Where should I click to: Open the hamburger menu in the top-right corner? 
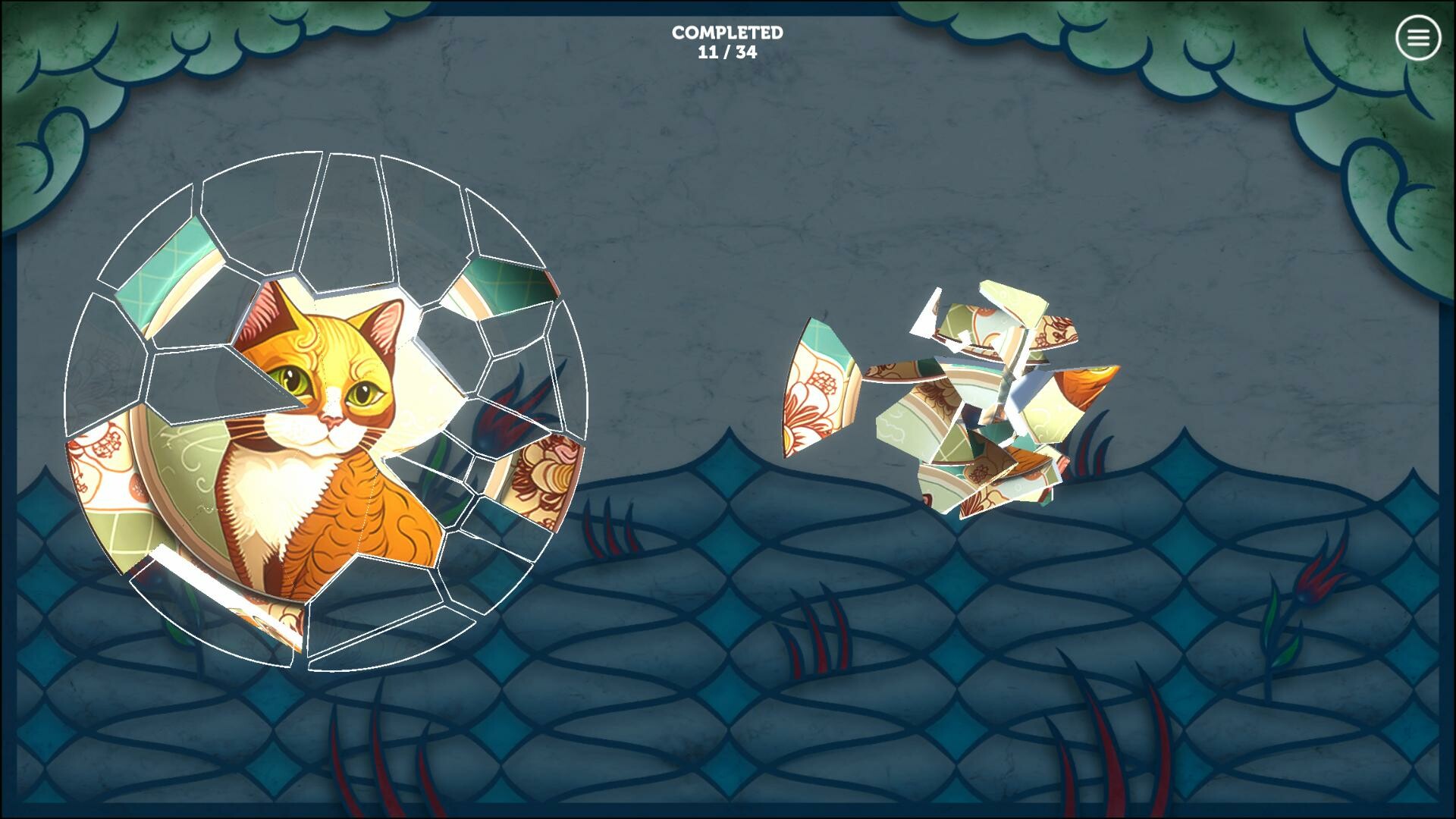(x=1417, y=37)
